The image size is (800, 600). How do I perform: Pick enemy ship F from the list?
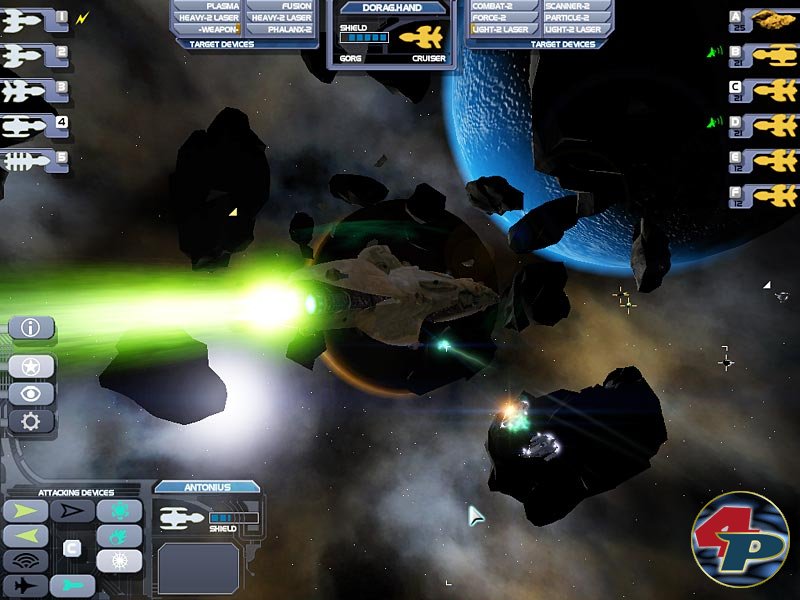764,195
